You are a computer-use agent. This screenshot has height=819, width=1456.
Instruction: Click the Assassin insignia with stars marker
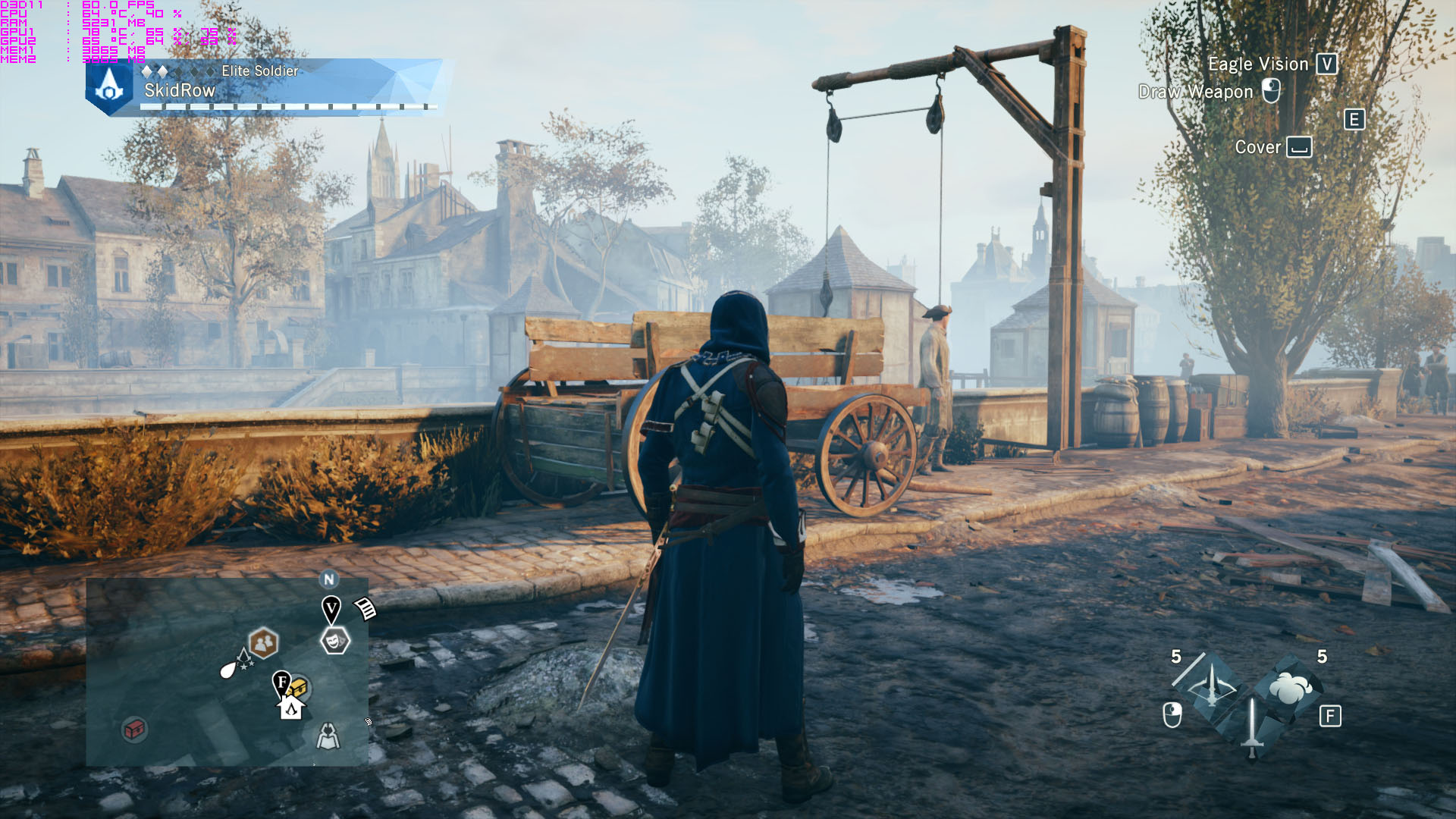coord(244,659)
